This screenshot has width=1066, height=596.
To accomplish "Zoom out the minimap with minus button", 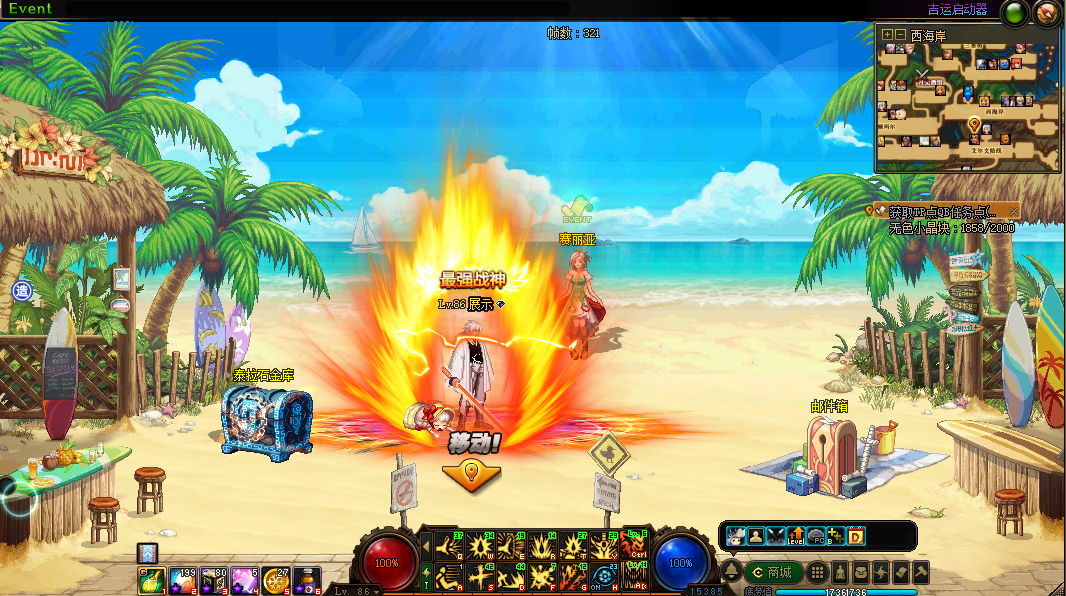I will click(x=900, y=34).
